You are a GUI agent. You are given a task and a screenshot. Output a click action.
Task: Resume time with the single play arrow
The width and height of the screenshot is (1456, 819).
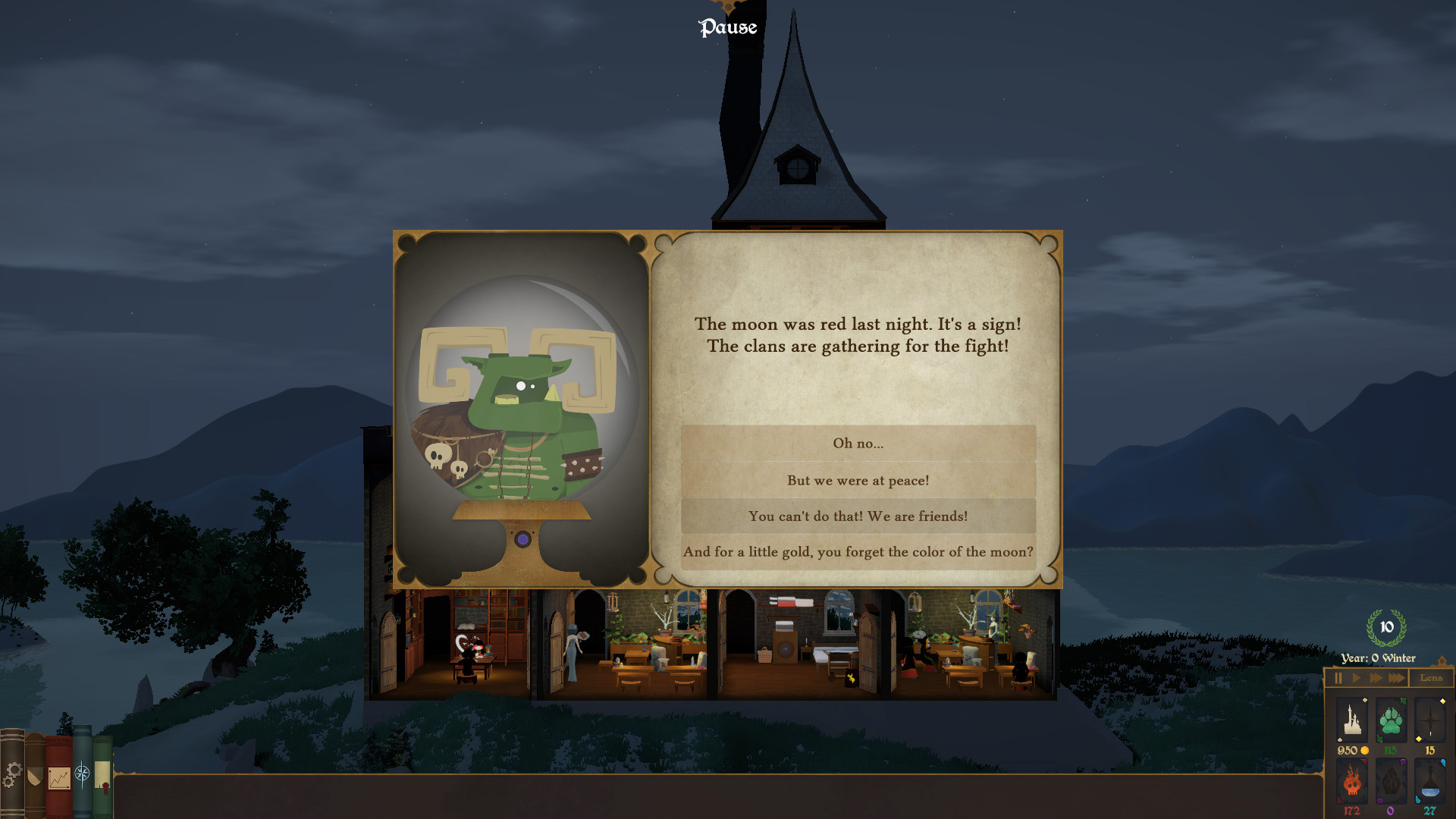(1356, 677)
